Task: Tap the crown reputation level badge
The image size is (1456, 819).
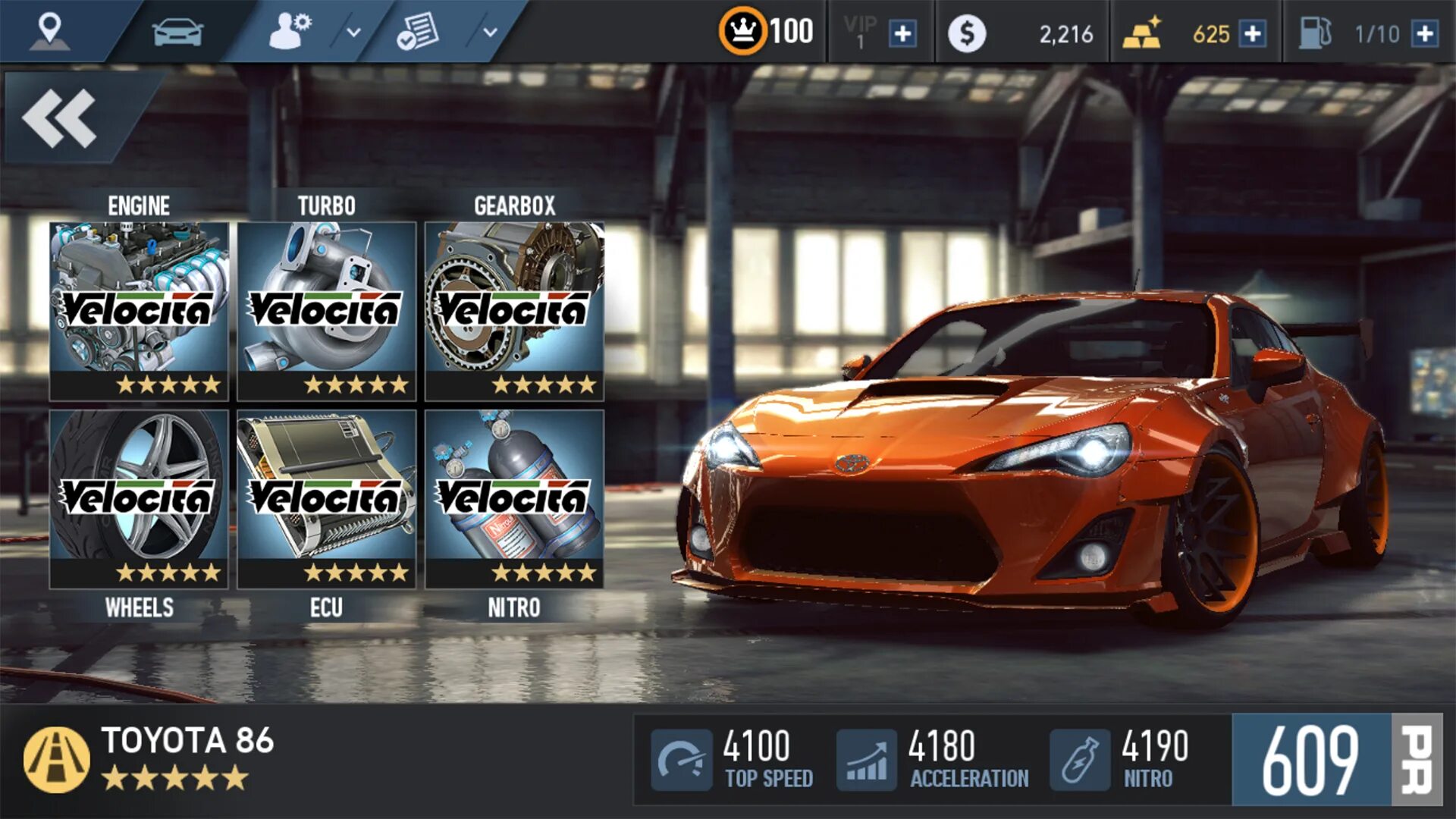Action: pyautogui.click(x=742, y=32)
